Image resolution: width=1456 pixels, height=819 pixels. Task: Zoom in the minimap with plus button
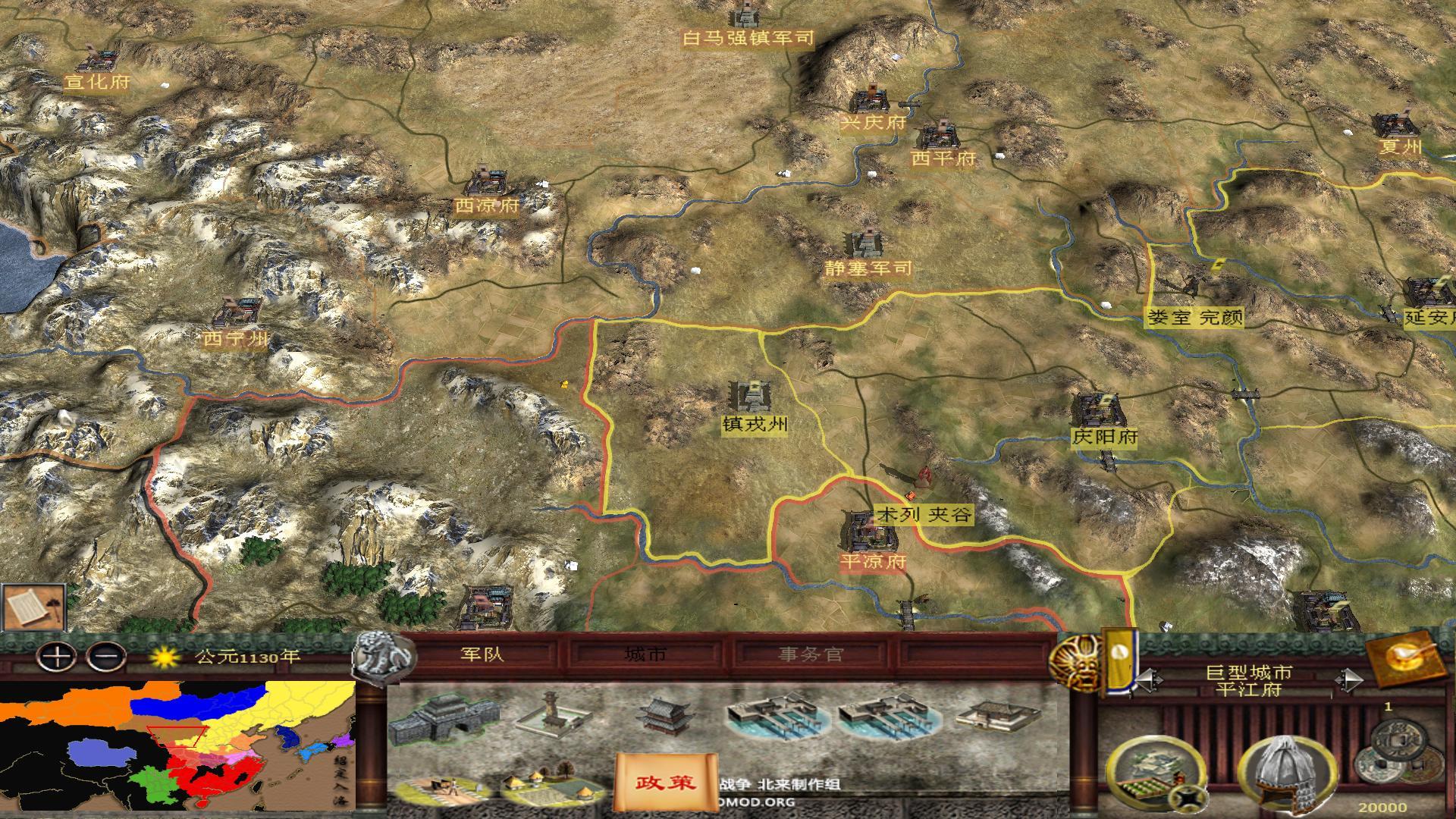coord(56,656)
